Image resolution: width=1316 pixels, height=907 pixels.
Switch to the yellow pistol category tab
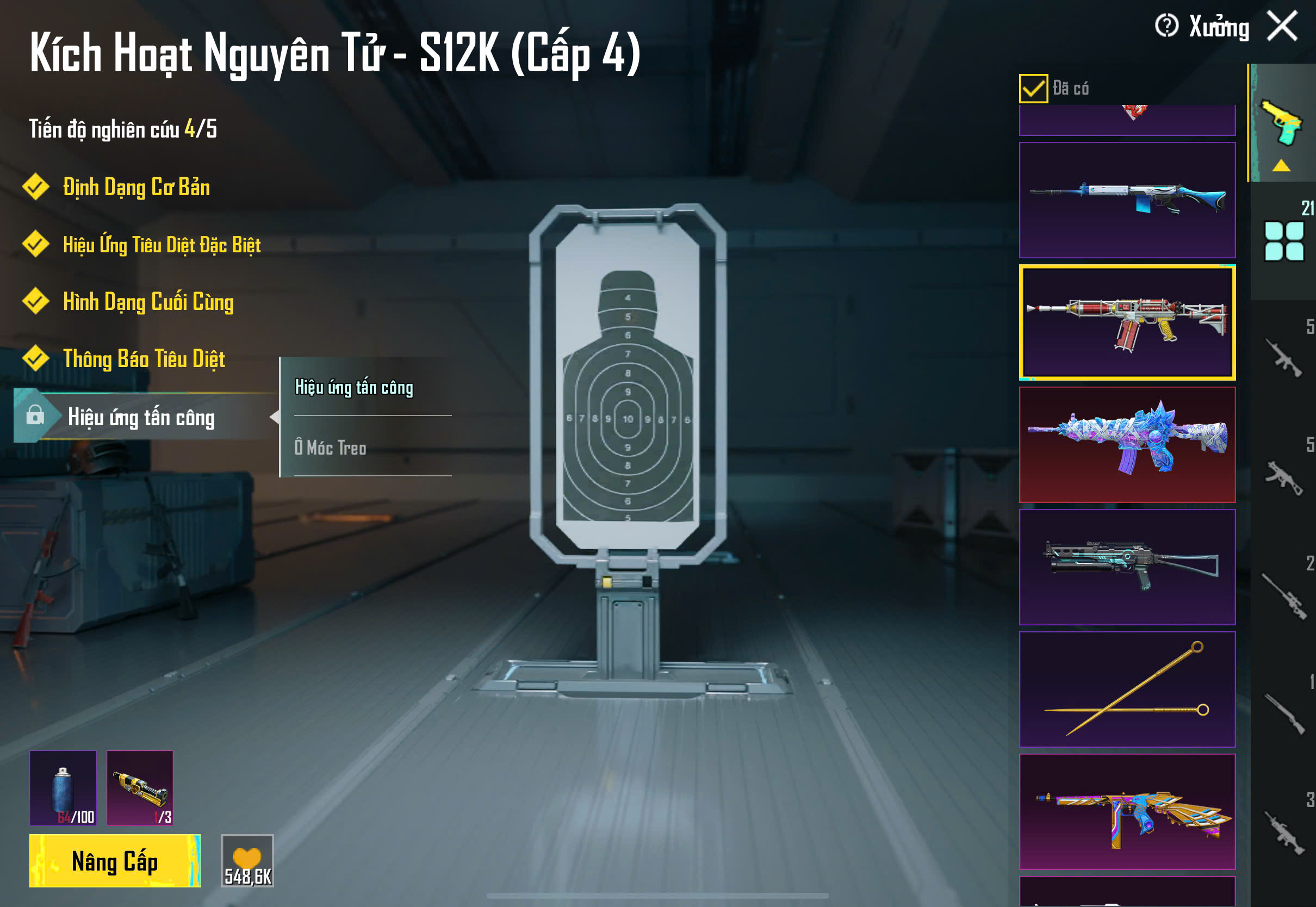1282,124
